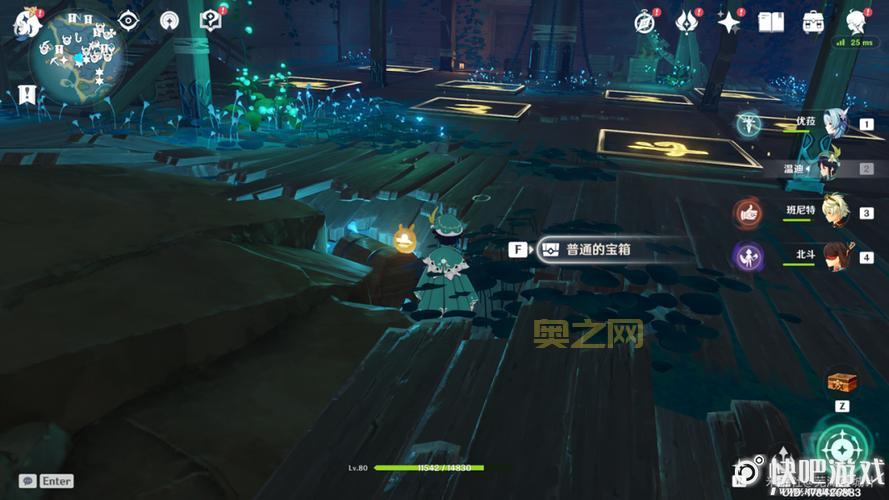Image resolution: width=889 pixels, height=500 pixels.
Task: Switch to party member 优菈
Action: pyautogui.click(x=830, y=124)
